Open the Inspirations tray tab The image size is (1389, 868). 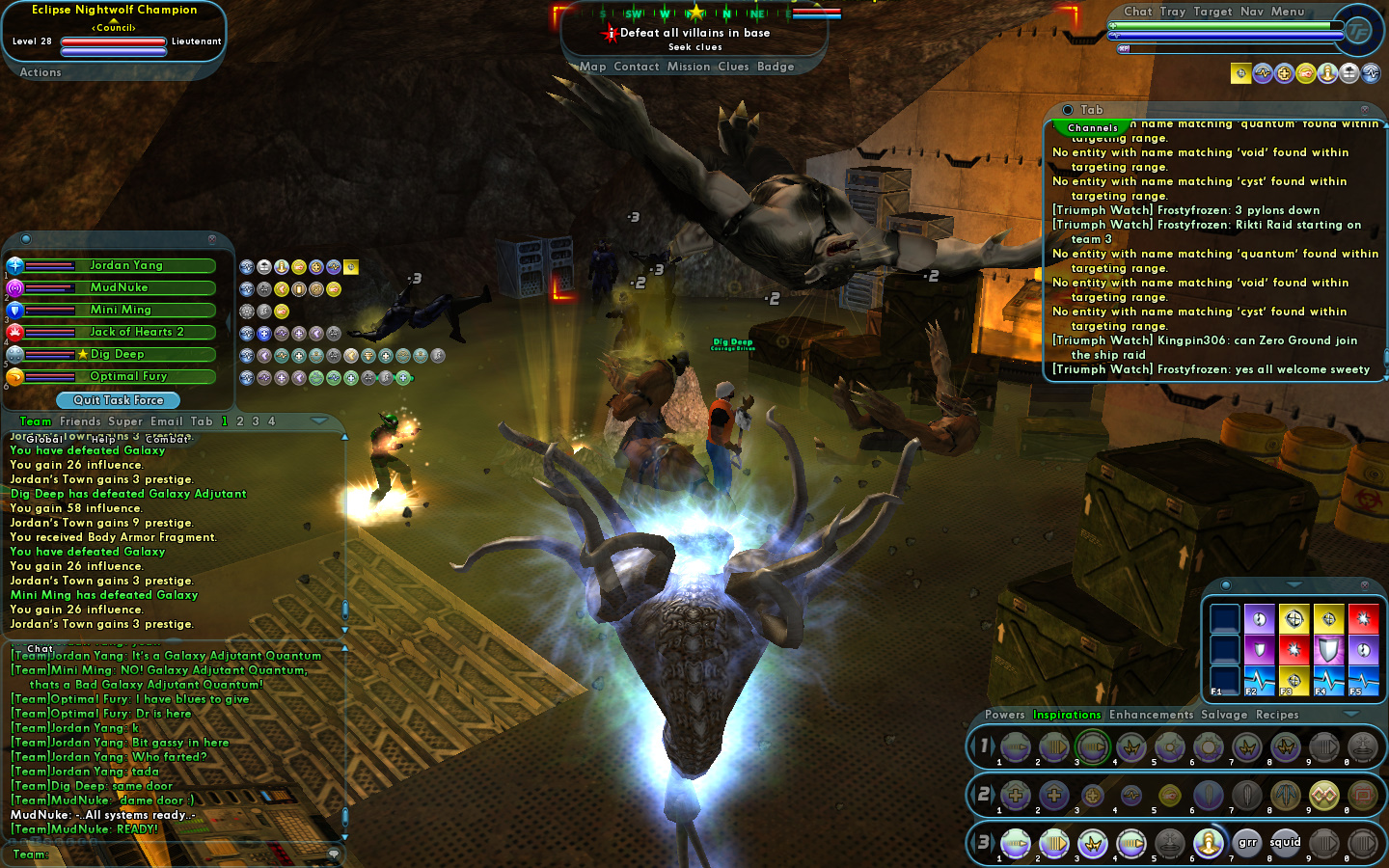(x=1067, y=715)
